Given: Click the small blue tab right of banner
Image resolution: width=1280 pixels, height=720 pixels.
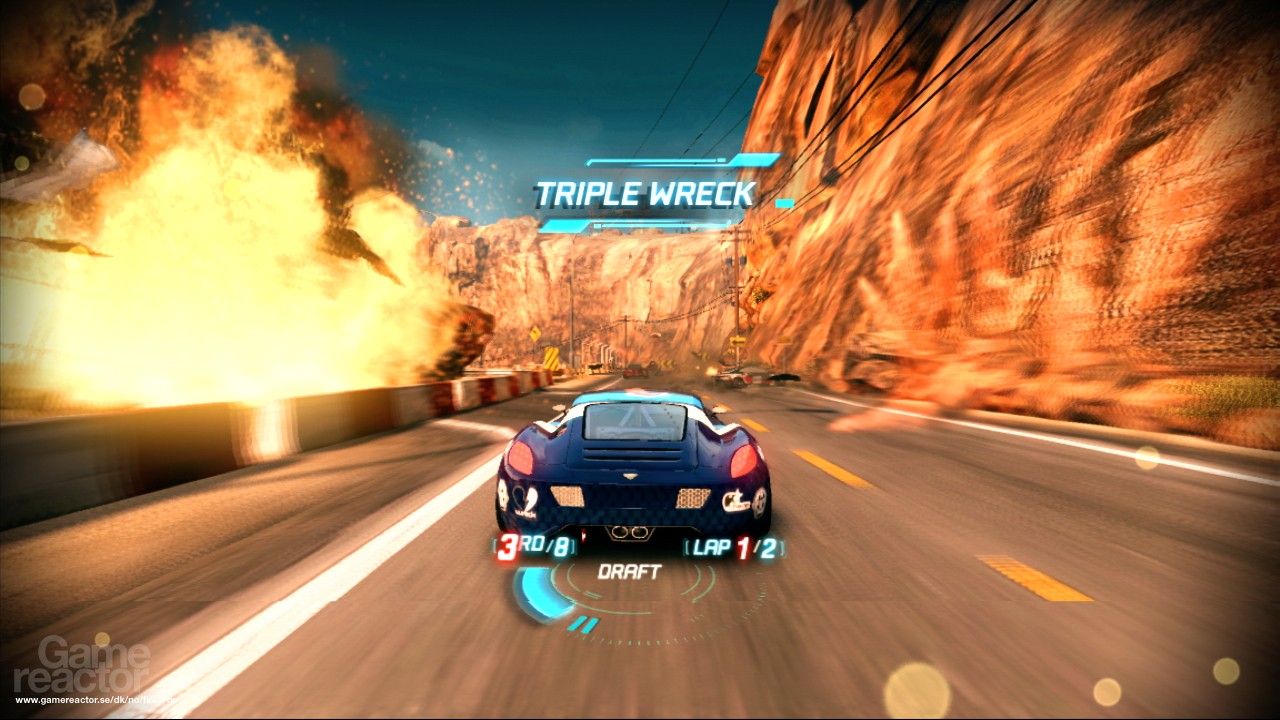Looking at the screenshot, I should (782, 202).
